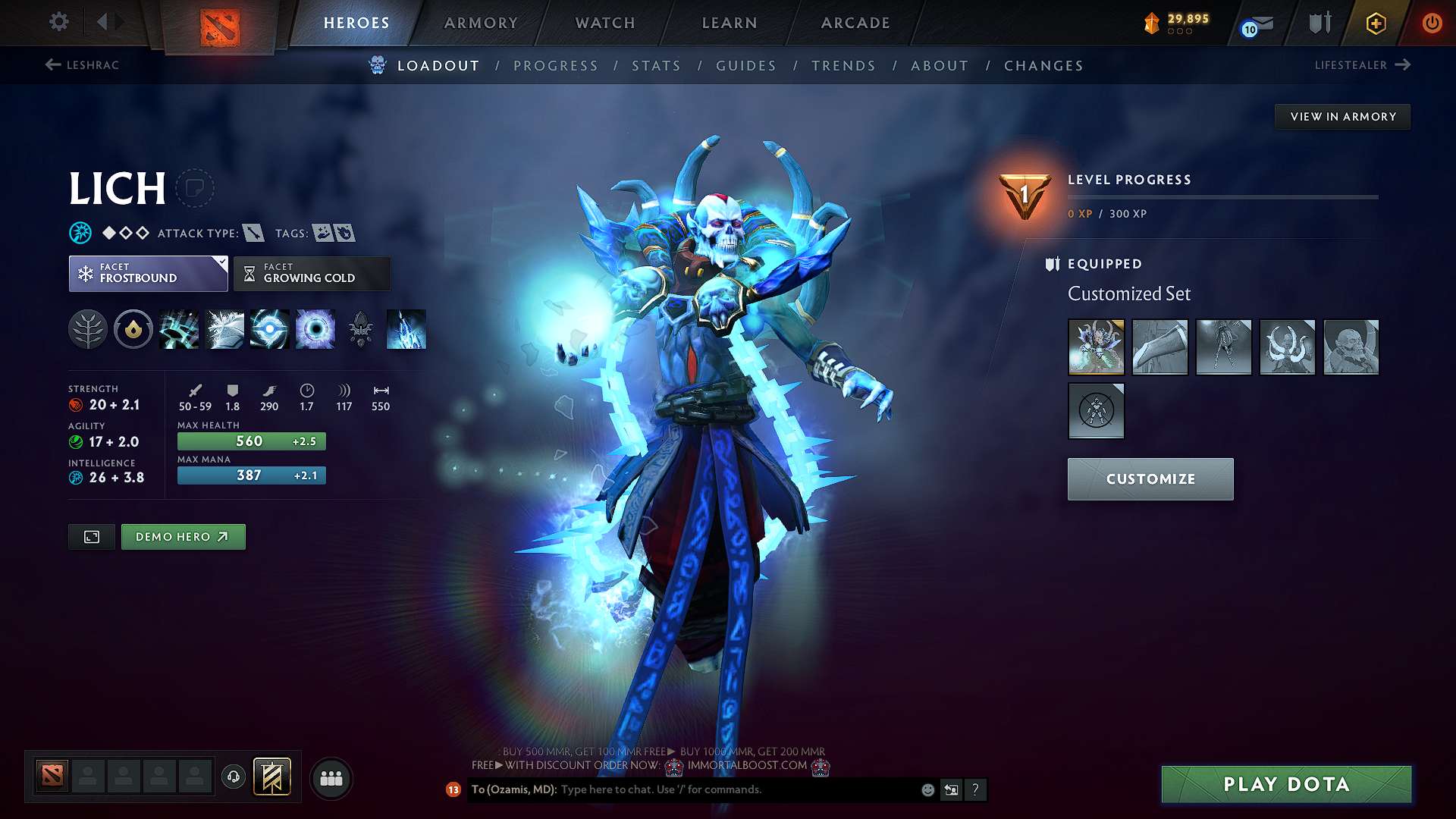Open the Lich talent tree icon
The width and height of the screenshot is (1456, 819).
click(x=88, y=329)
